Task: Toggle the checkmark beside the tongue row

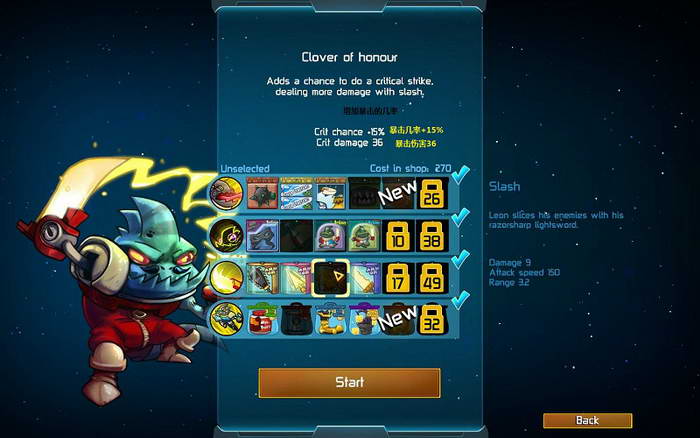Action: [x=461, y=177]
